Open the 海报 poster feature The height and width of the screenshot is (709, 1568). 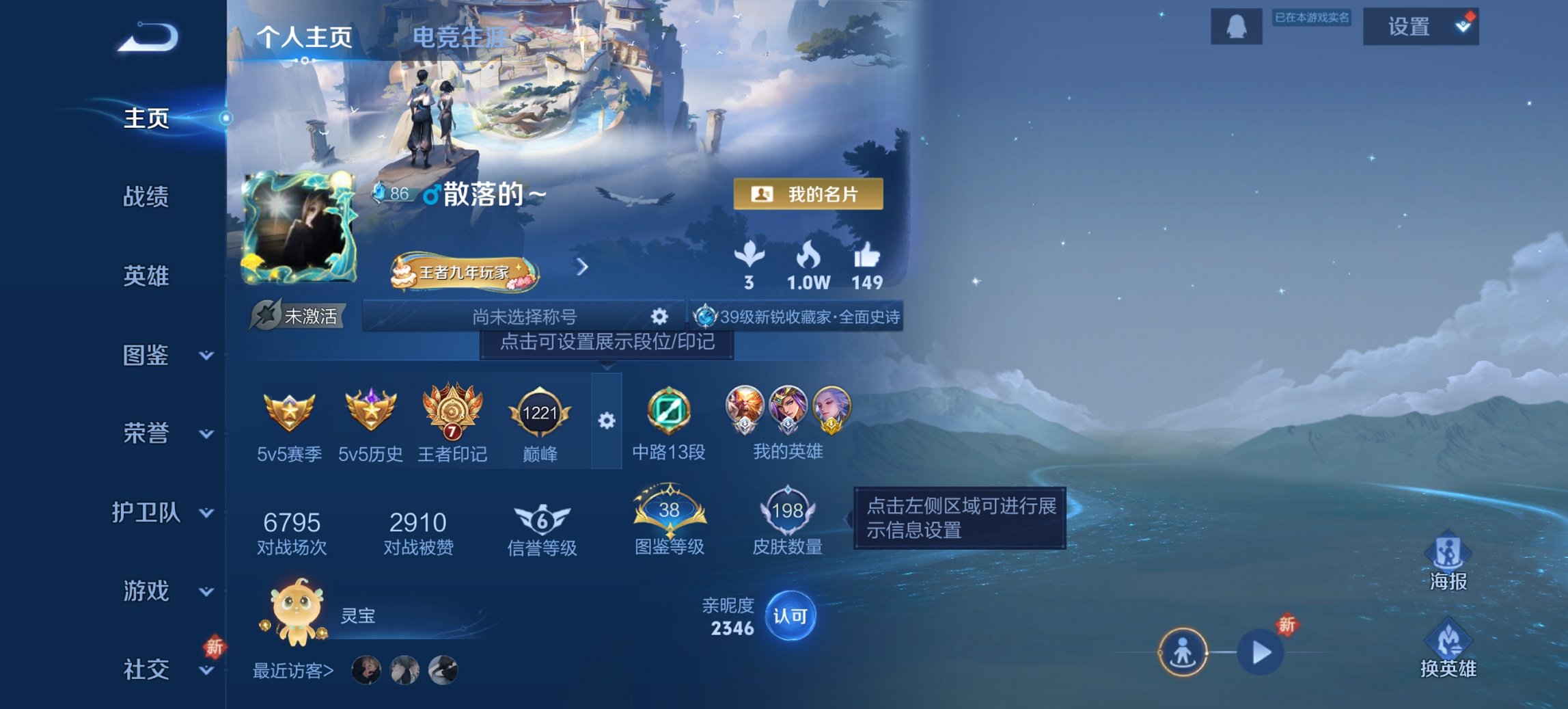[x=1448, y=551]
